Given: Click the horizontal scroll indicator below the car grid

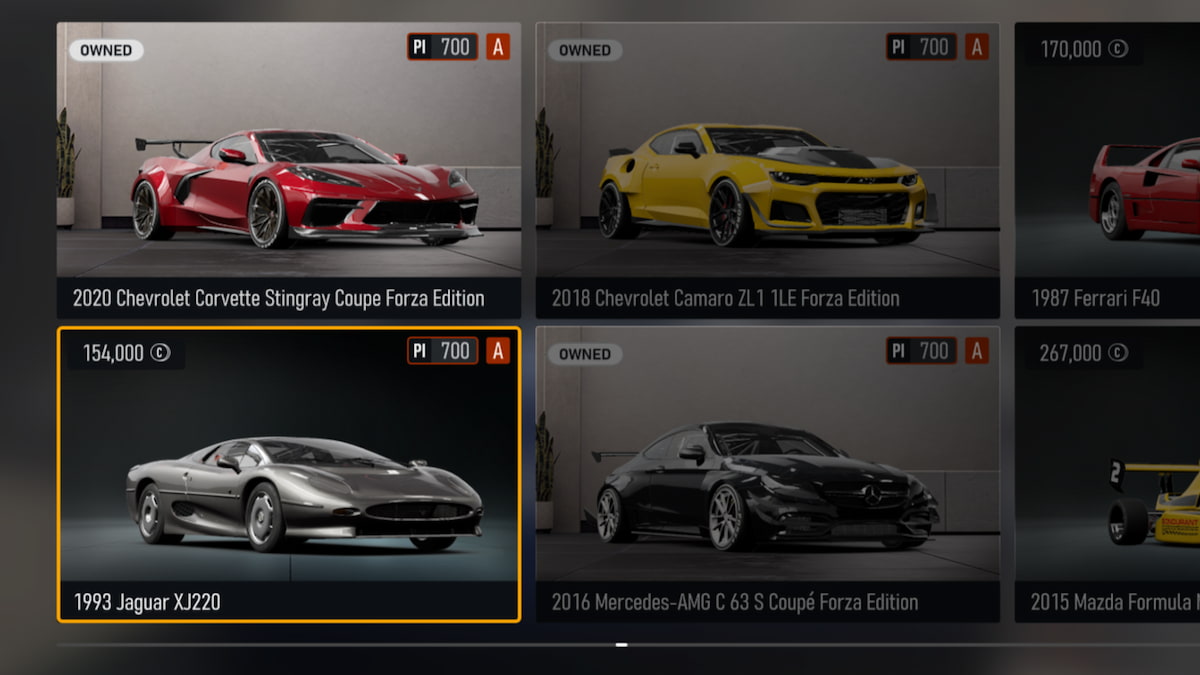Looking at the screenshot, I should click(x=621, y=645).
